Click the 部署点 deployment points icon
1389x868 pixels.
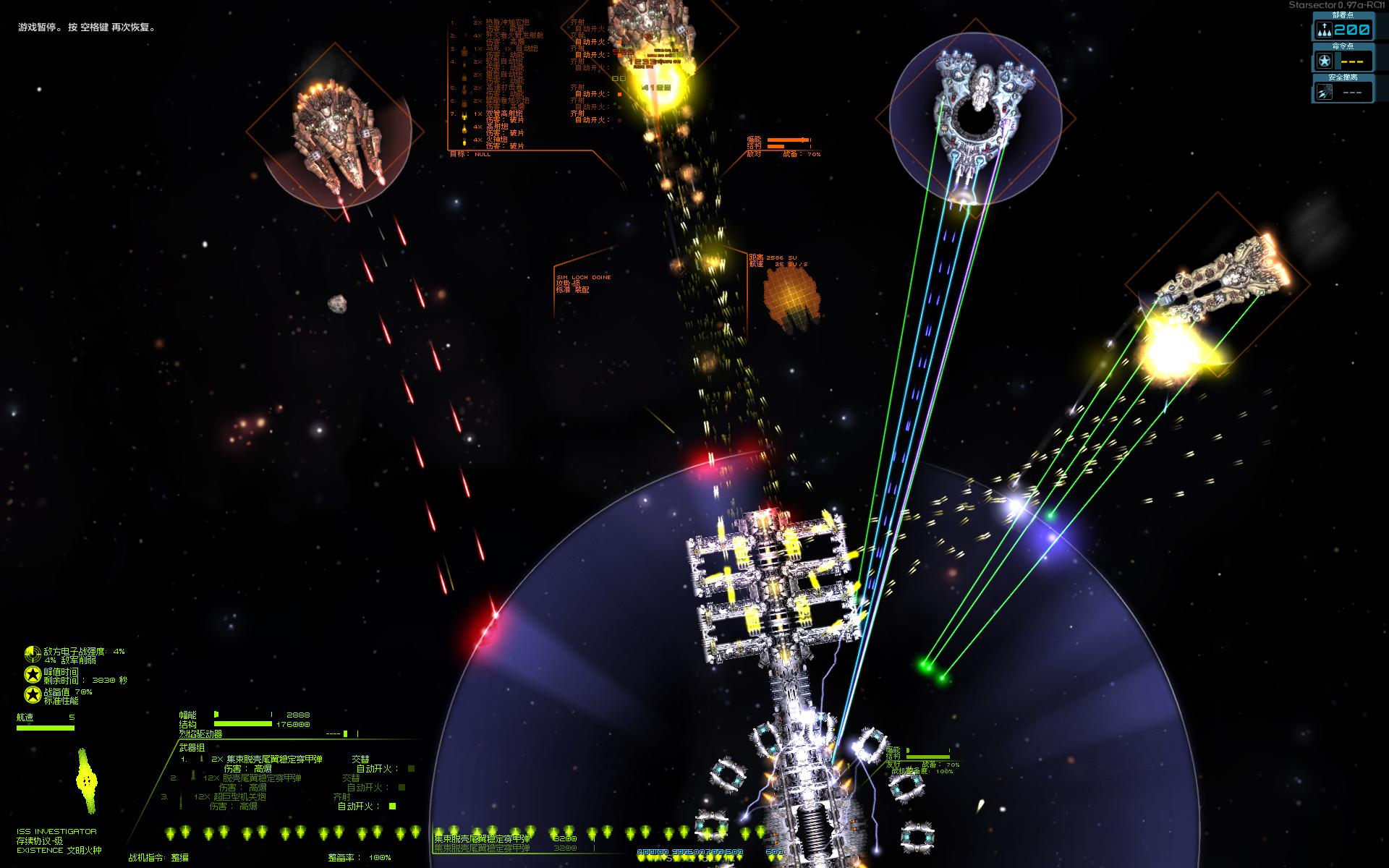click(x=1324, y=30)
